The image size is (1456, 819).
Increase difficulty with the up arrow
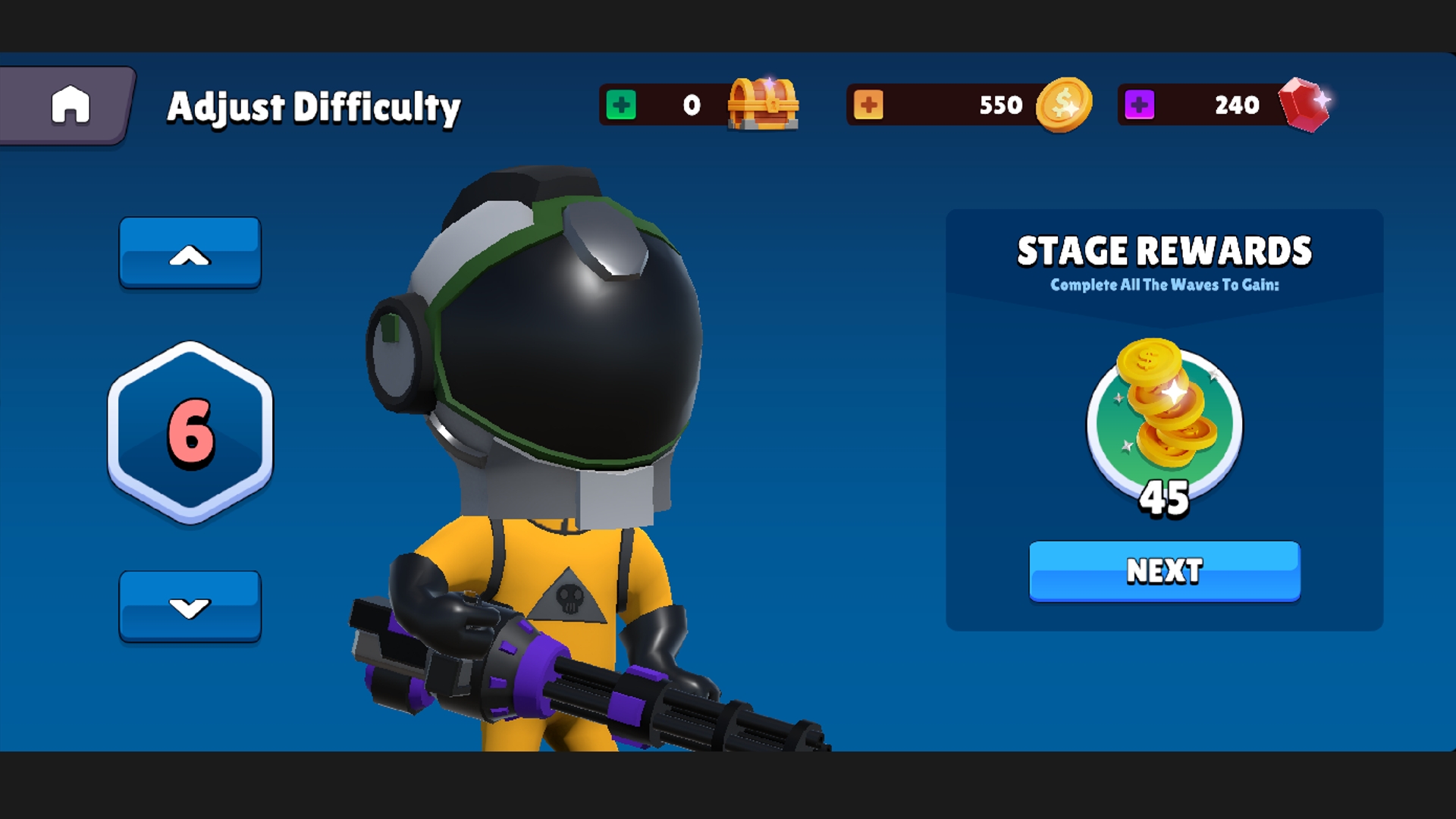(x=190, y=254)
